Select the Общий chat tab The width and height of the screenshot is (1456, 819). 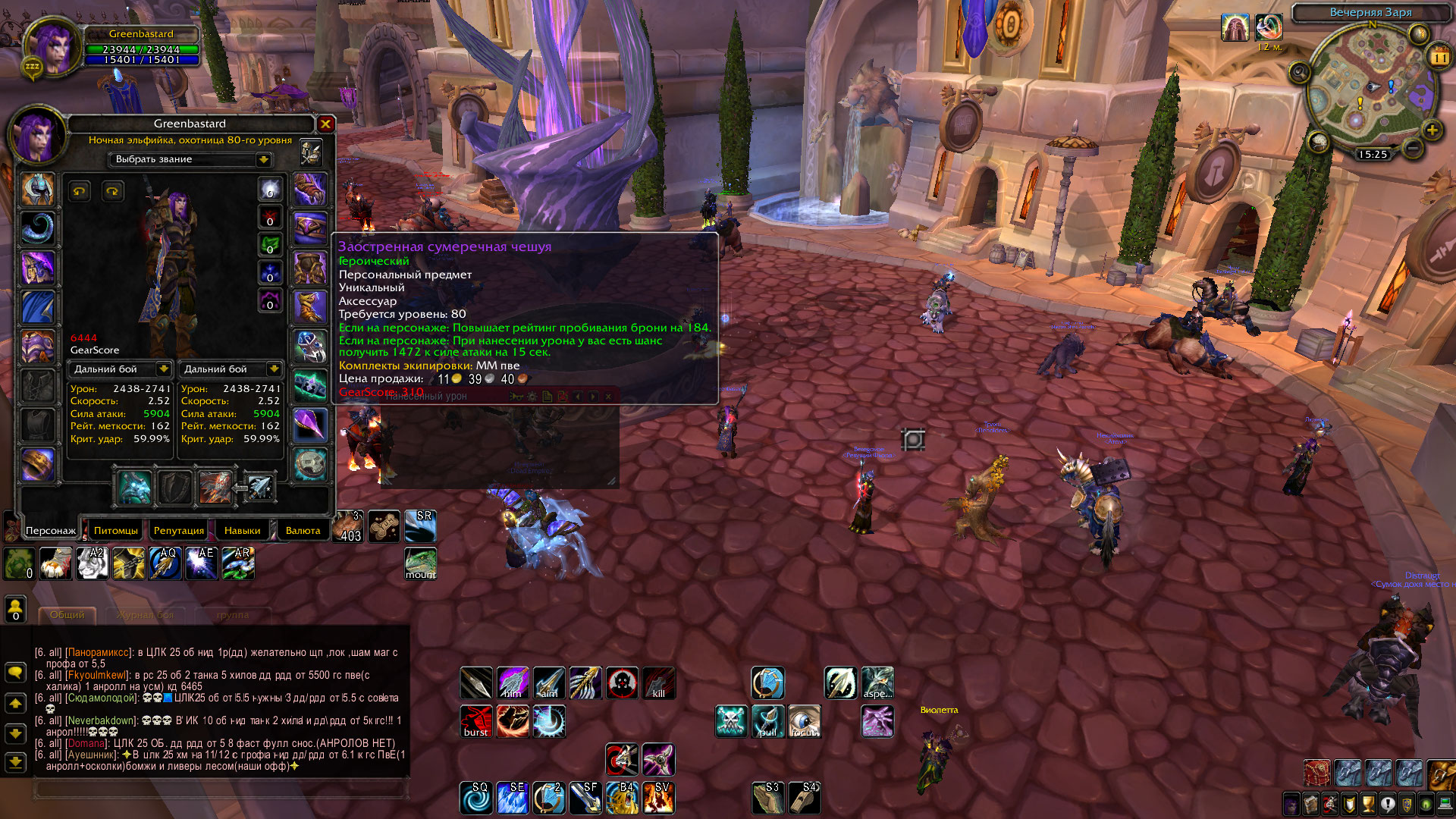[67, 615]
